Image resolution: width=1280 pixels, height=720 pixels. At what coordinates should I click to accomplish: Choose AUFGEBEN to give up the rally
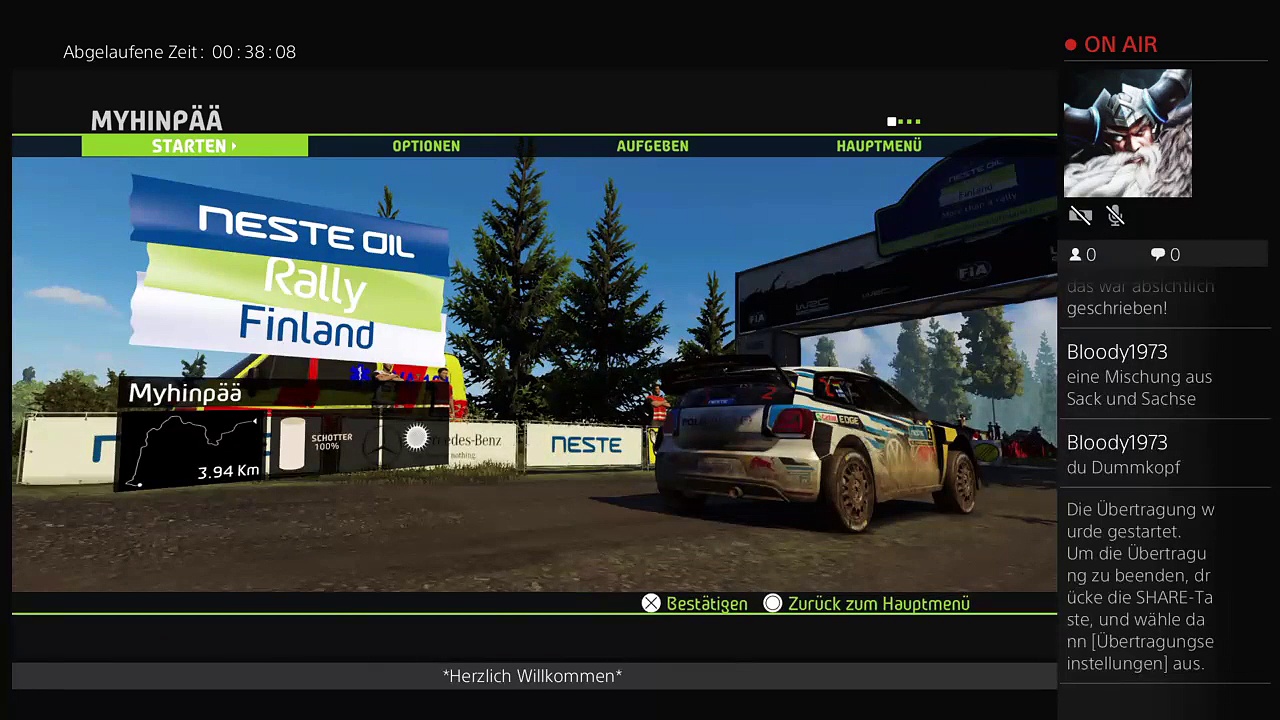(x=652, y=146)
